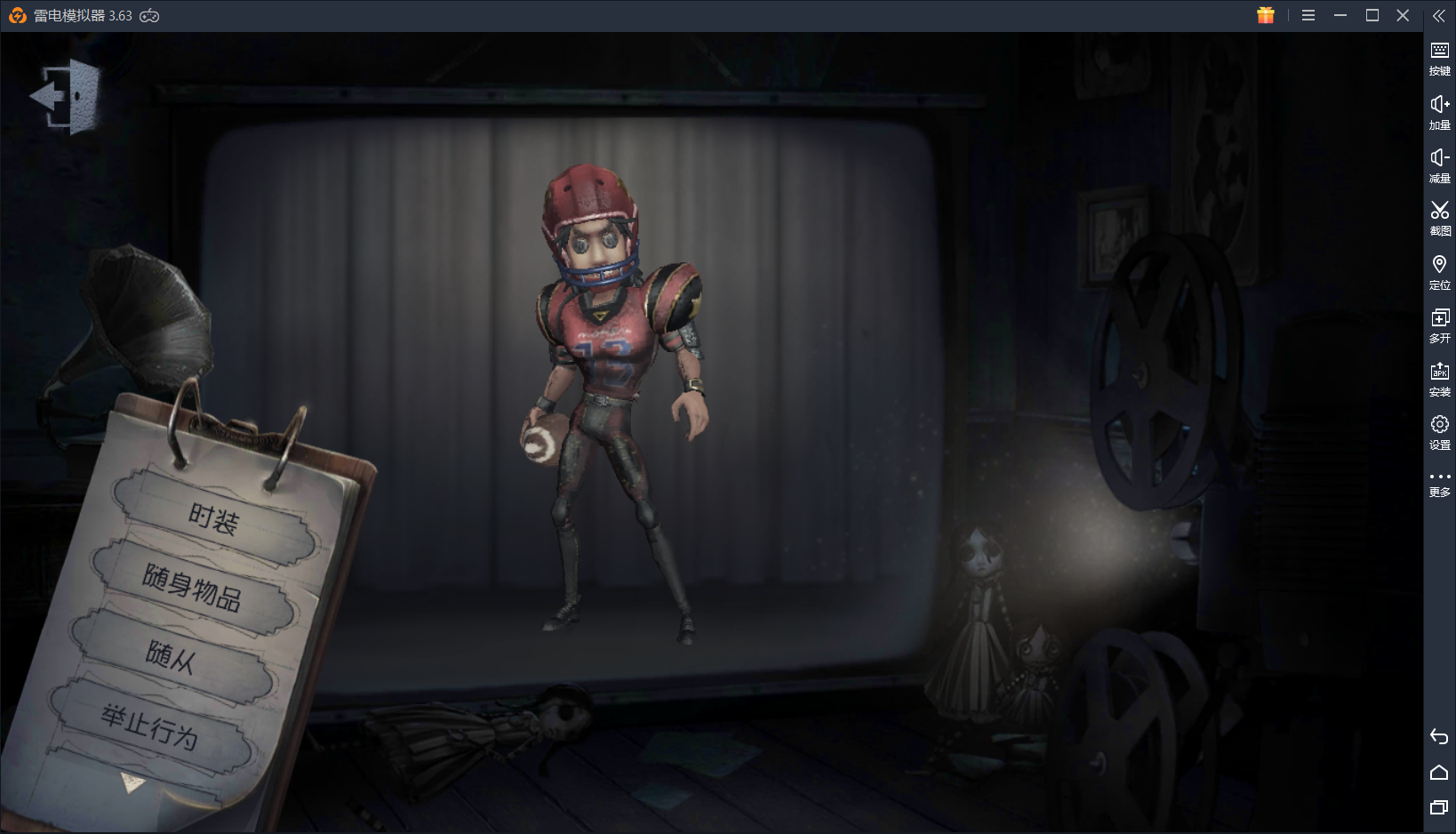Screen dimensions: 1456x834
Task: Install an APK via the 安装 icon
Action: 1438,378
